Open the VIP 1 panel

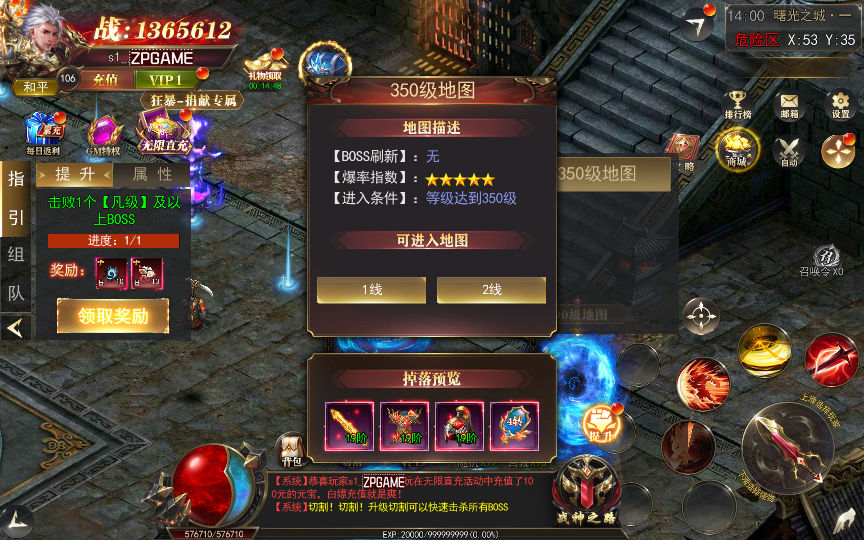(166, 80)
